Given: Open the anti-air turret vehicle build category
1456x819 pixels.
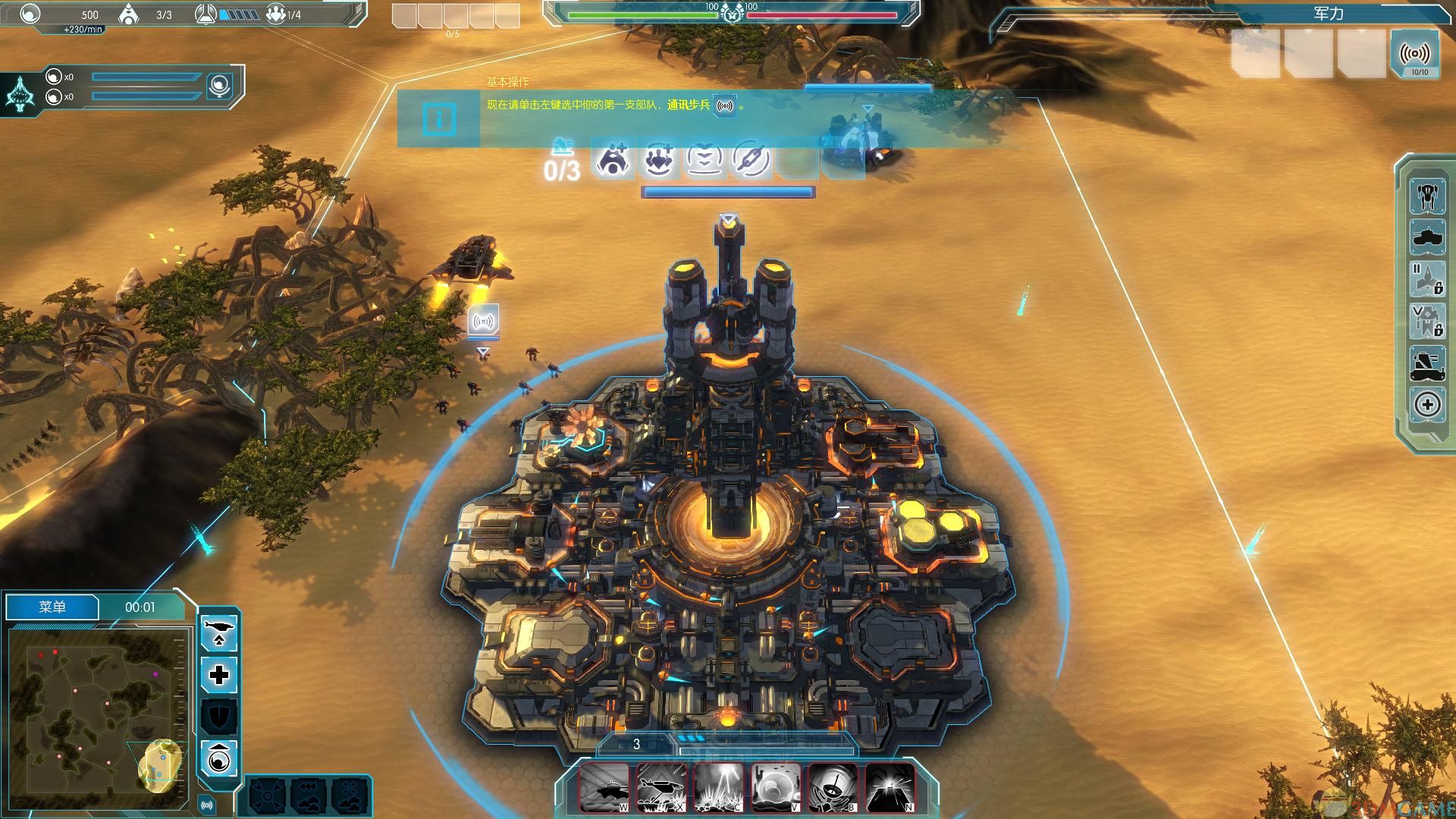Looking at the screenshot, I should tap(1426, 364).
